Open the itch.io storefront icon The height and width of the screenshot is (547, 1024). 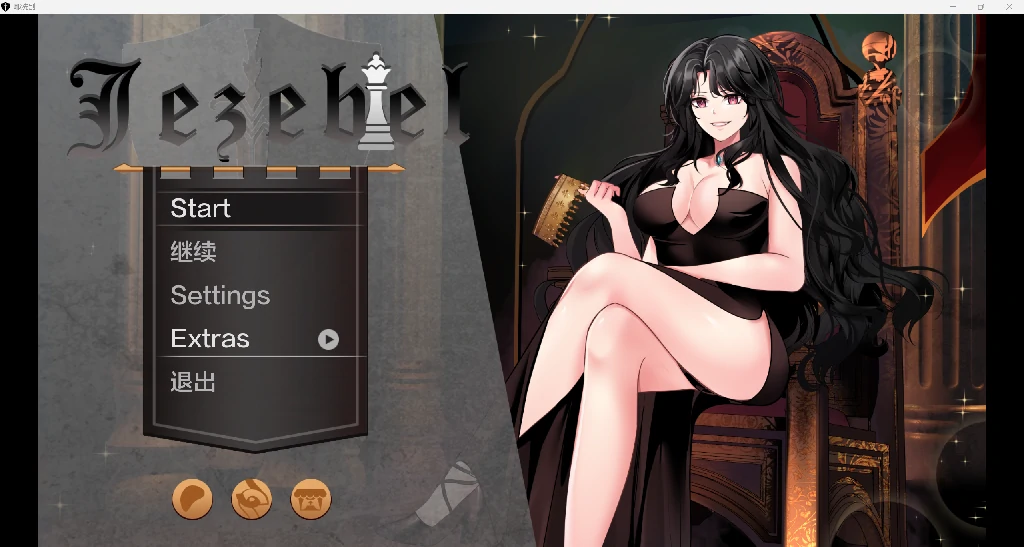pyautogui.click(x=311, y=498)
